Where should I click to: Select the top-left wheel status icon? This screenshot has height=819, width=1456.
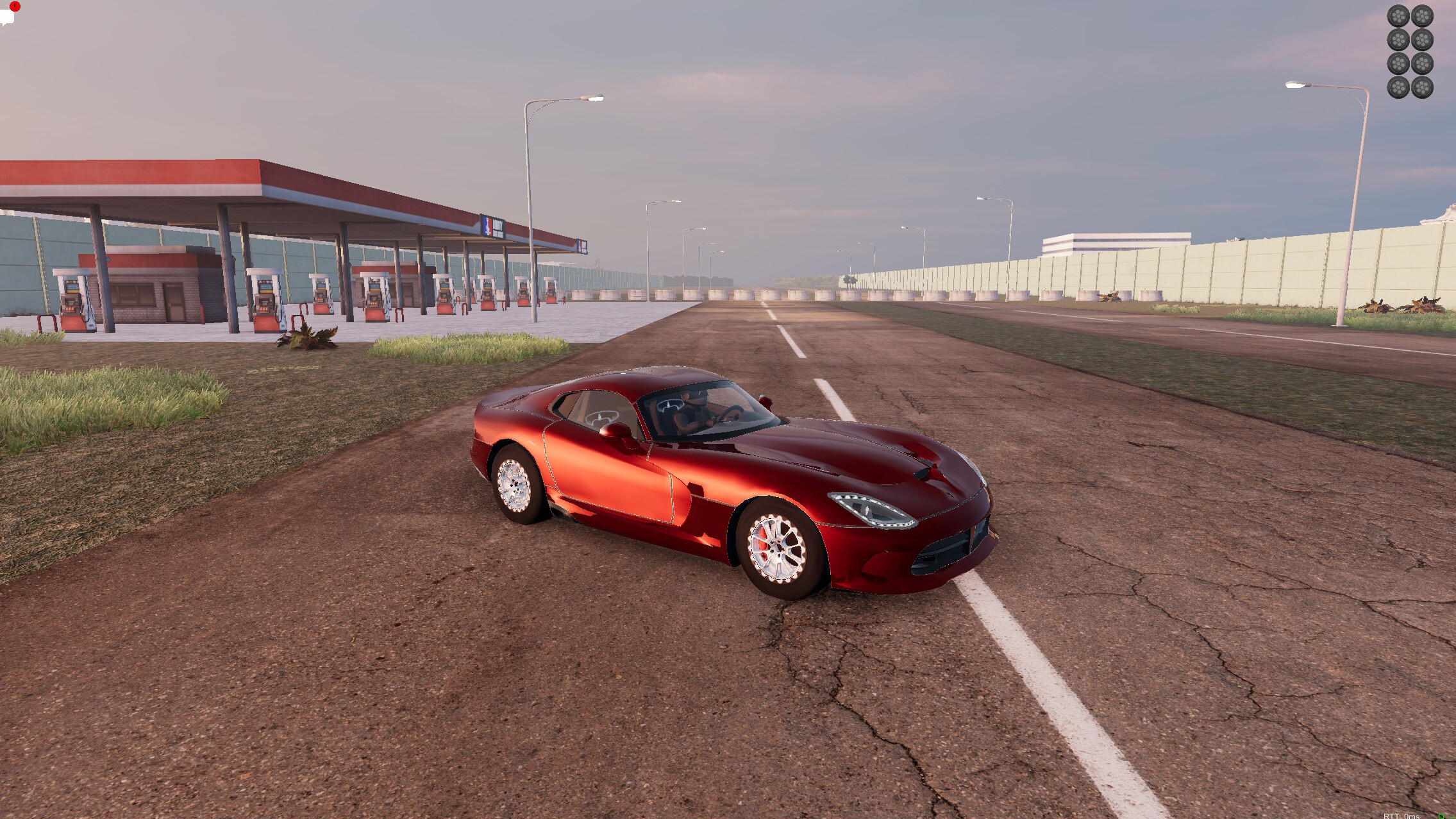pyautogui.click(x=1398, y=15)
